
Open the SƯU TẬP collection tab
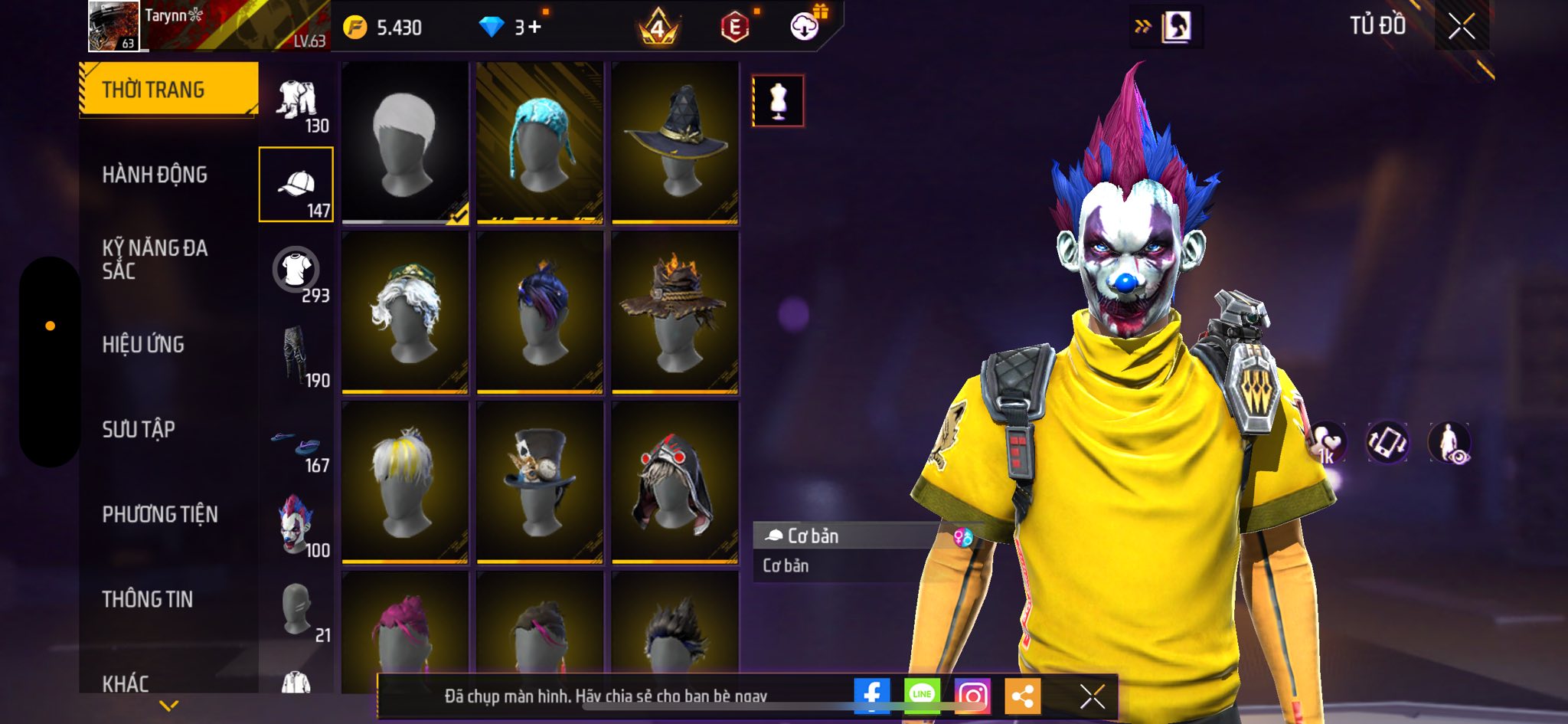(x=139, y=429)
